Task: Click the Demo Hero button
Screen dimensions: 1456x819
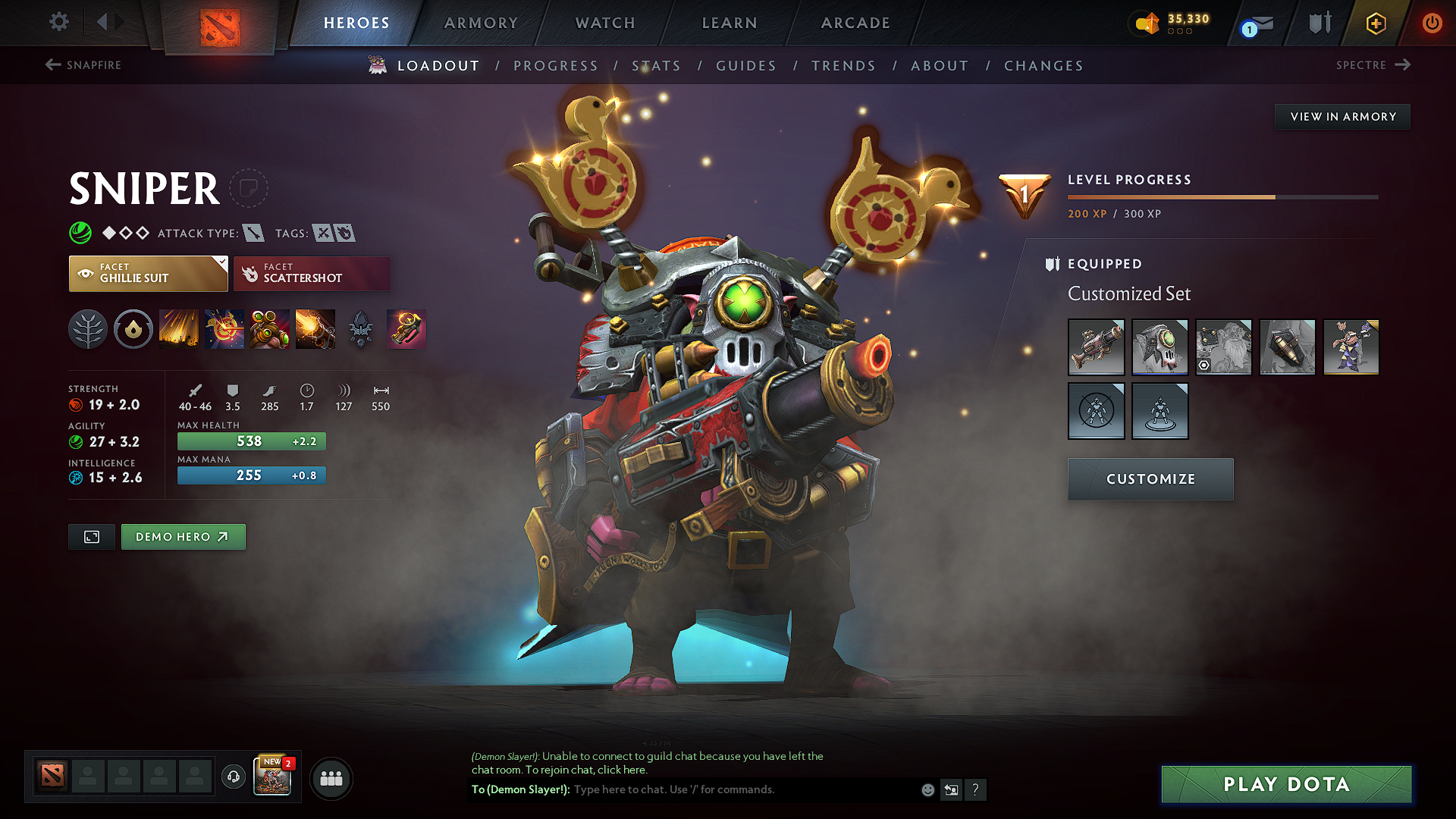Action: [x=183, y=537]
